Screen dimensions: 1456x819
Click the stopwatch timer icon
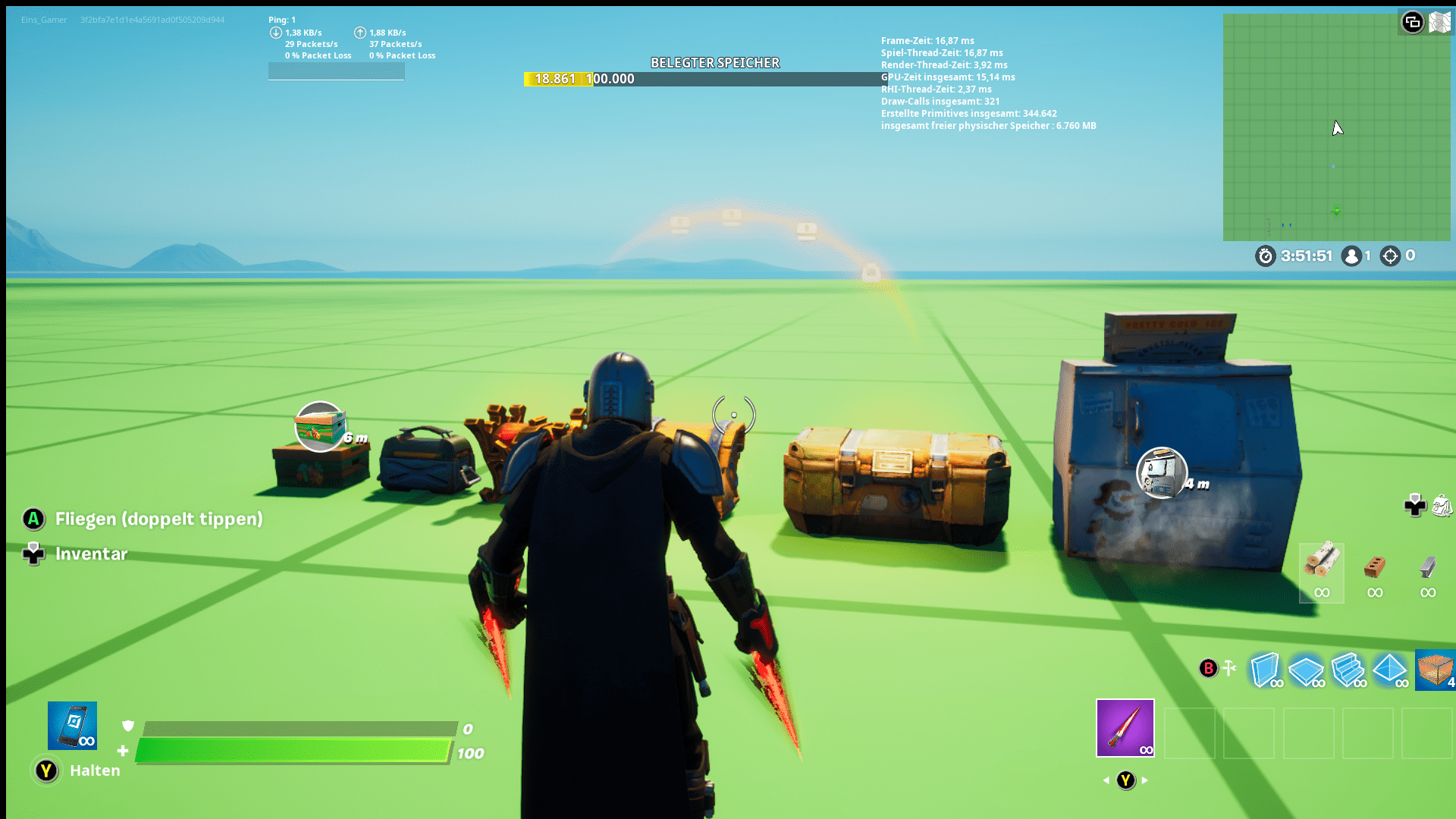1264,256
